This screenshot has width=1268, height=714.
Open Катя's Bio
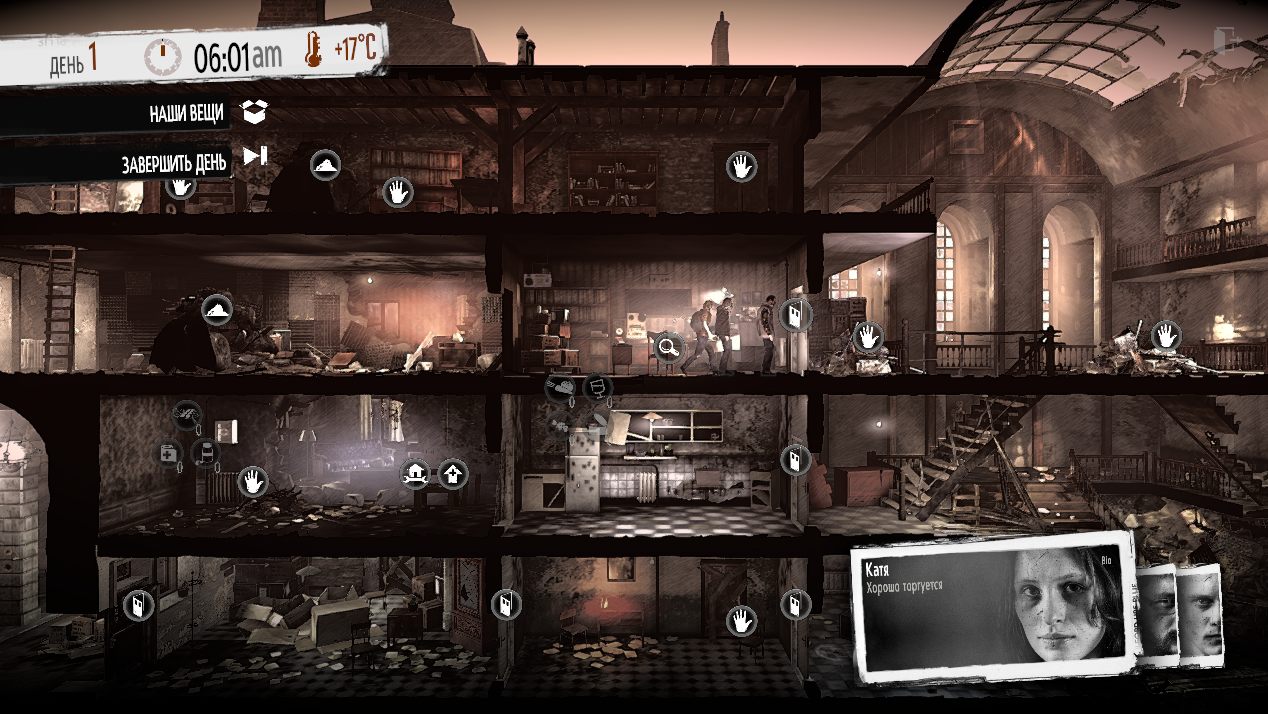pyautogui.click(x=1105, y=560)
